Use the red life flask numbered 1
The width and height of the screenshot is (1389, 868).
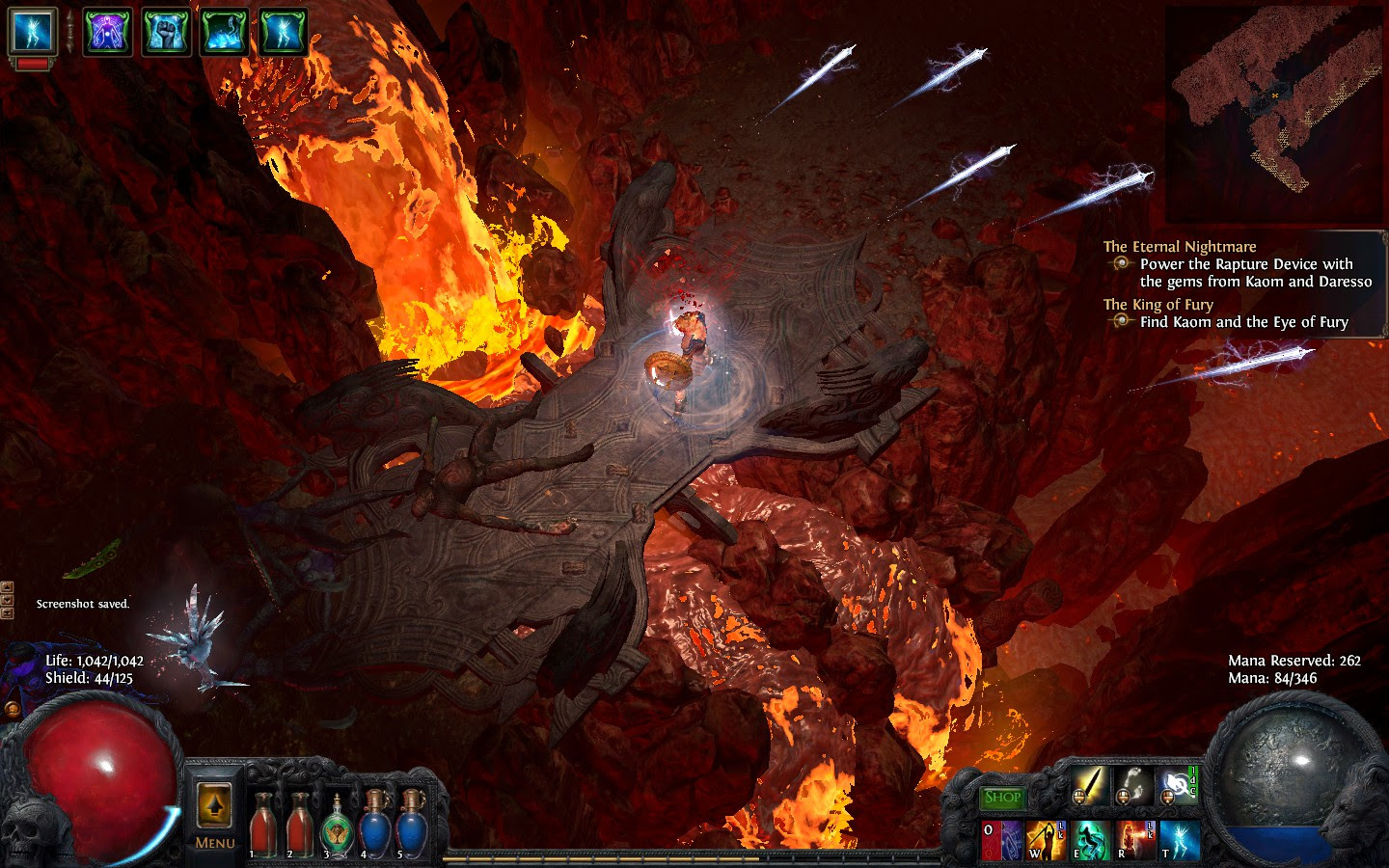262,825
